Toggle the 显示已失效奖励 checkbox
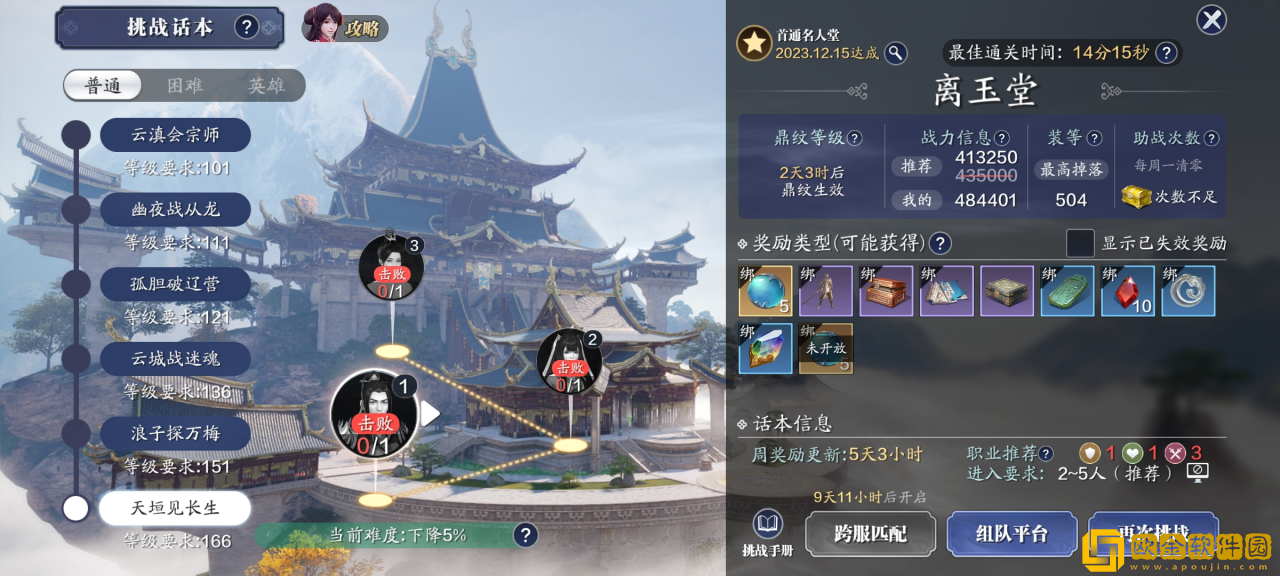The height and width of the screenshot is (576, 1280). [x=1080, y=243]
